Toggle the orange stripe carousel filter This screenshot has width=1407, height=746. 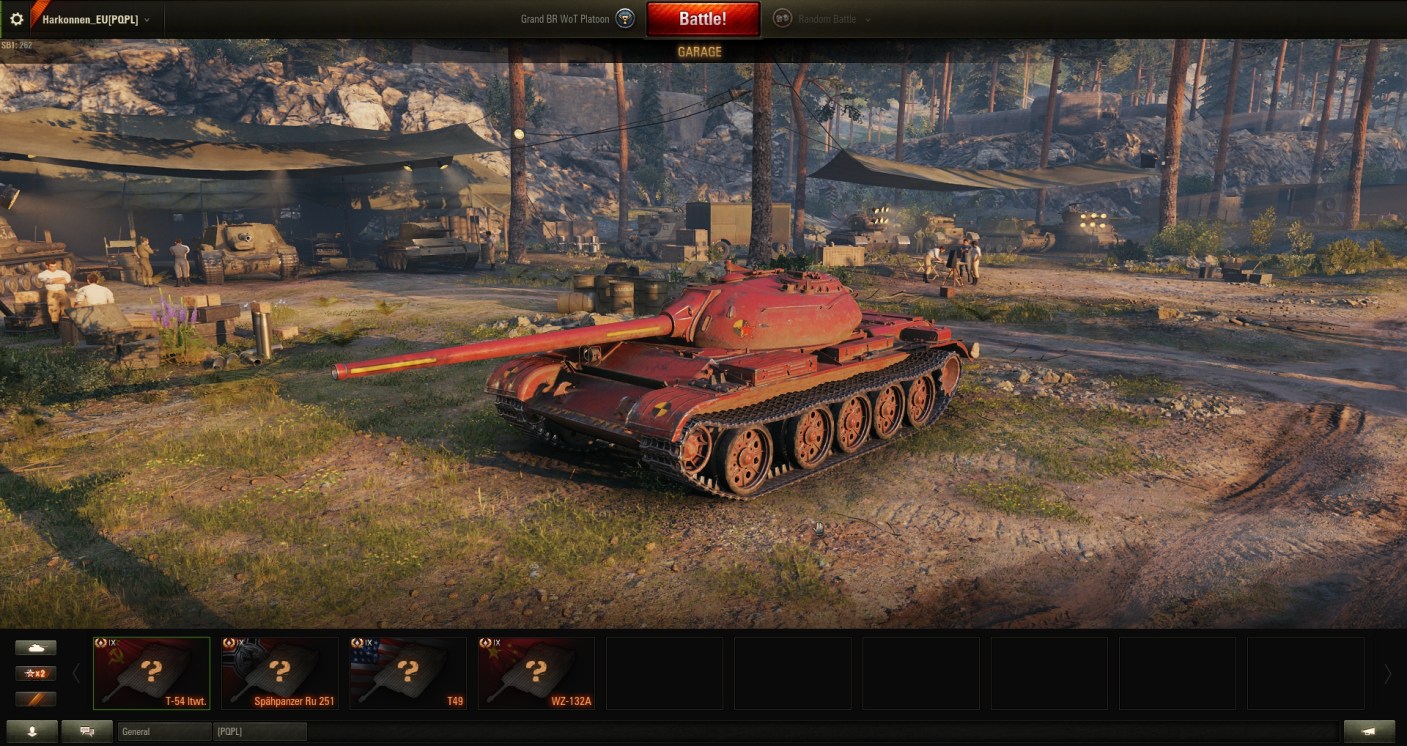[x=35, y=699]
